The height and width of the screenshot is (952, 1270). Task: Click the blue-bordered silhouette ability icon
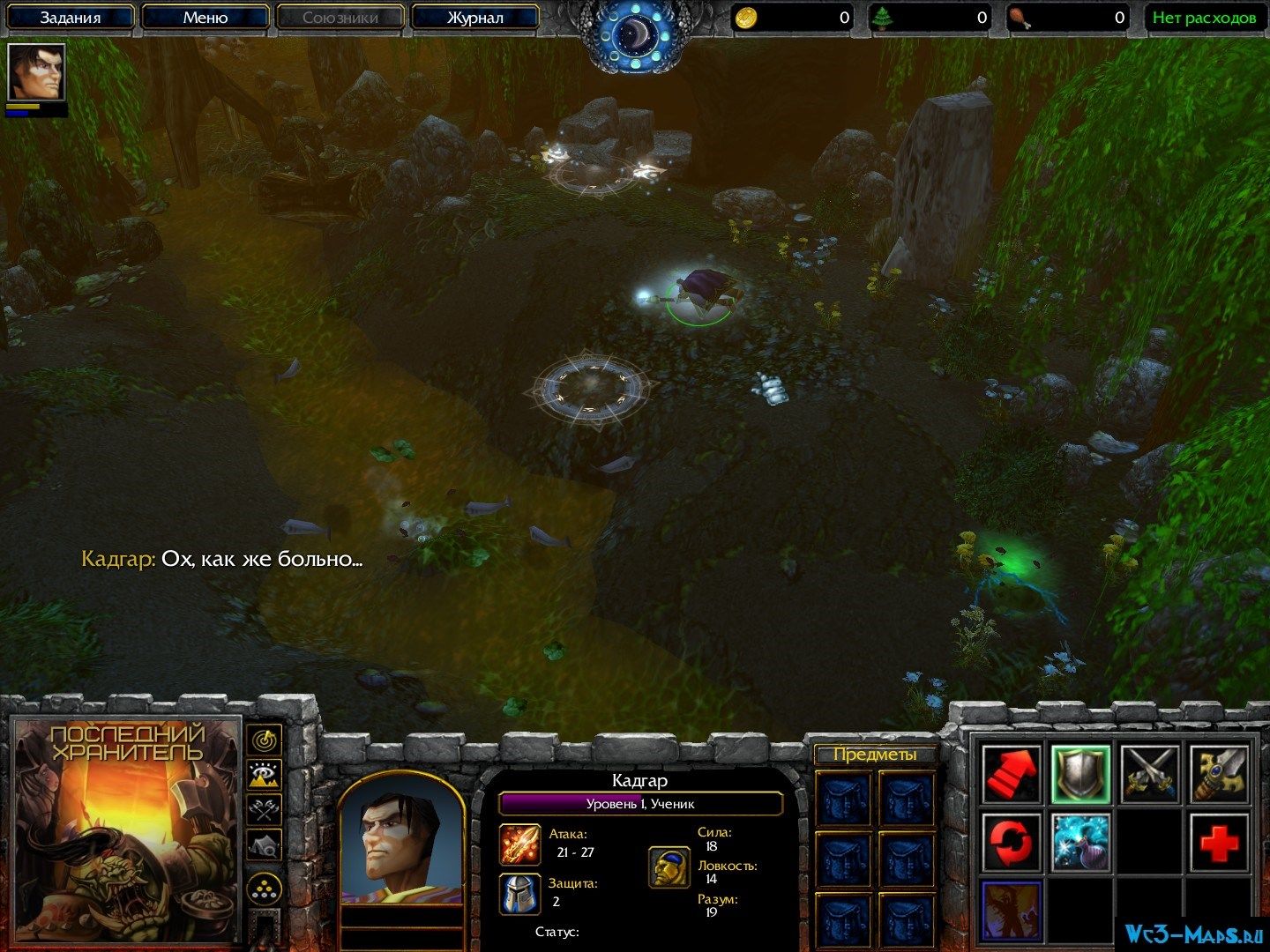(1011, 910)
